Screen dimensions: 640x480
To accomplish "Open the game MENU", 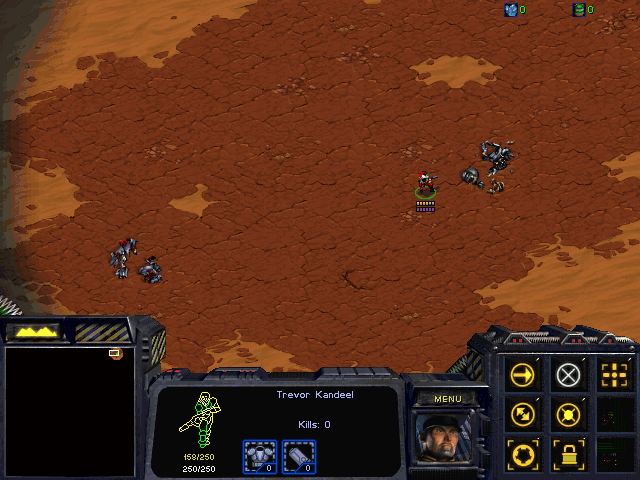I will coord(447,399).
